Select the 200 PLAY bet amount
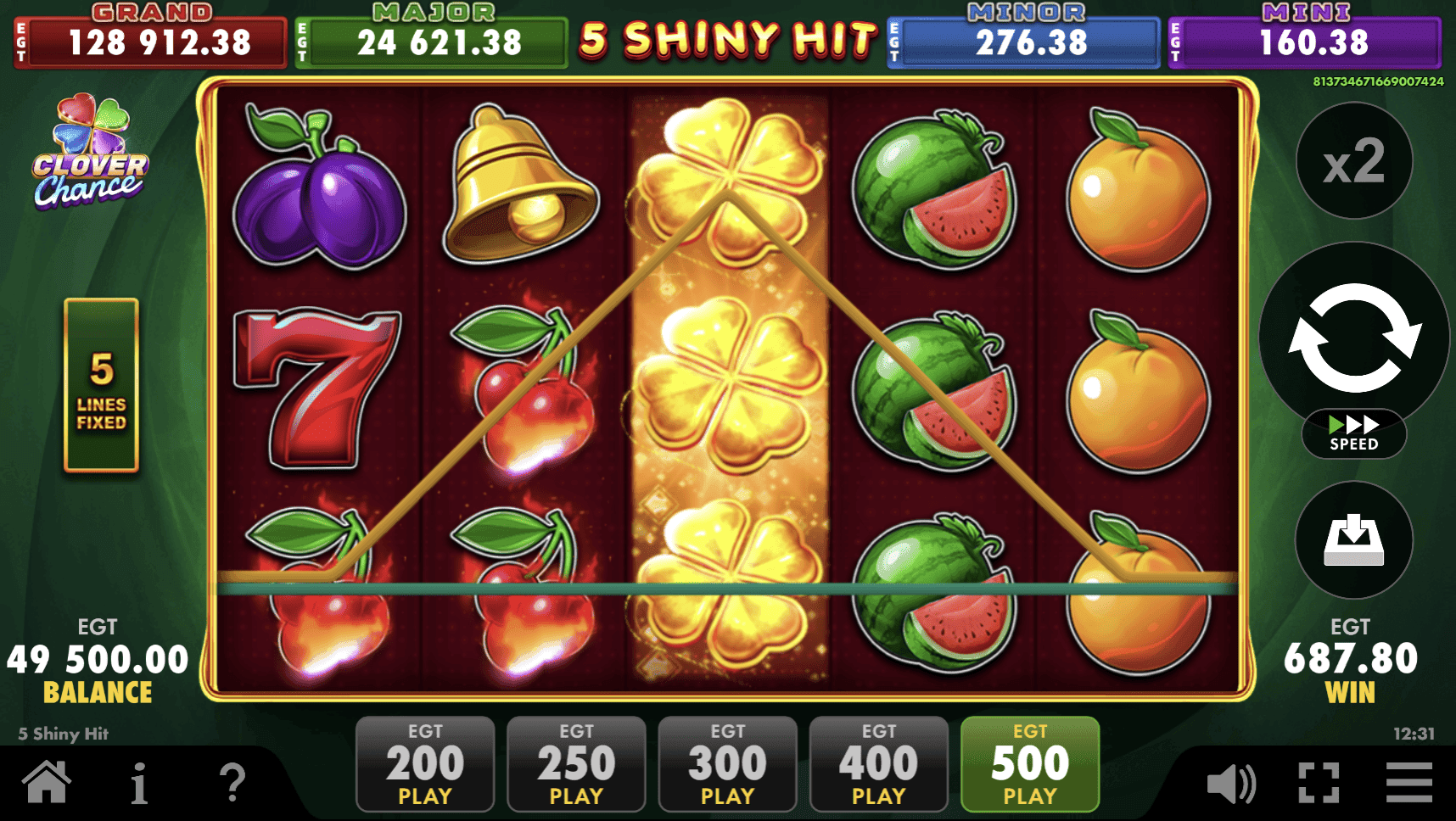 point(424,762)
